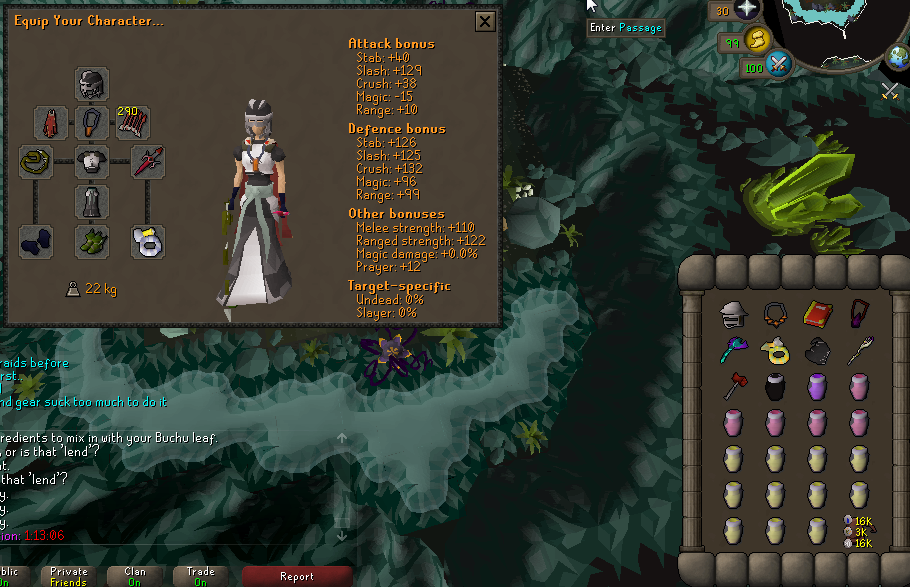The height and width of the screenshot is (587, 910).
Task: Select the dark gloves equipment slot
Action: pyautogui.click(x=36, y=241)
